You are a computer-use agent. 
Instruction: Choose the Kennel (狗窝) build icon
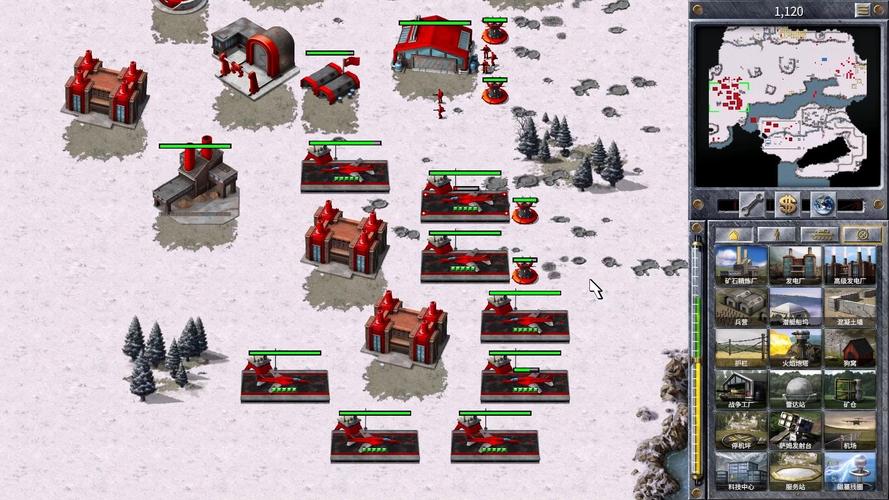849,348
